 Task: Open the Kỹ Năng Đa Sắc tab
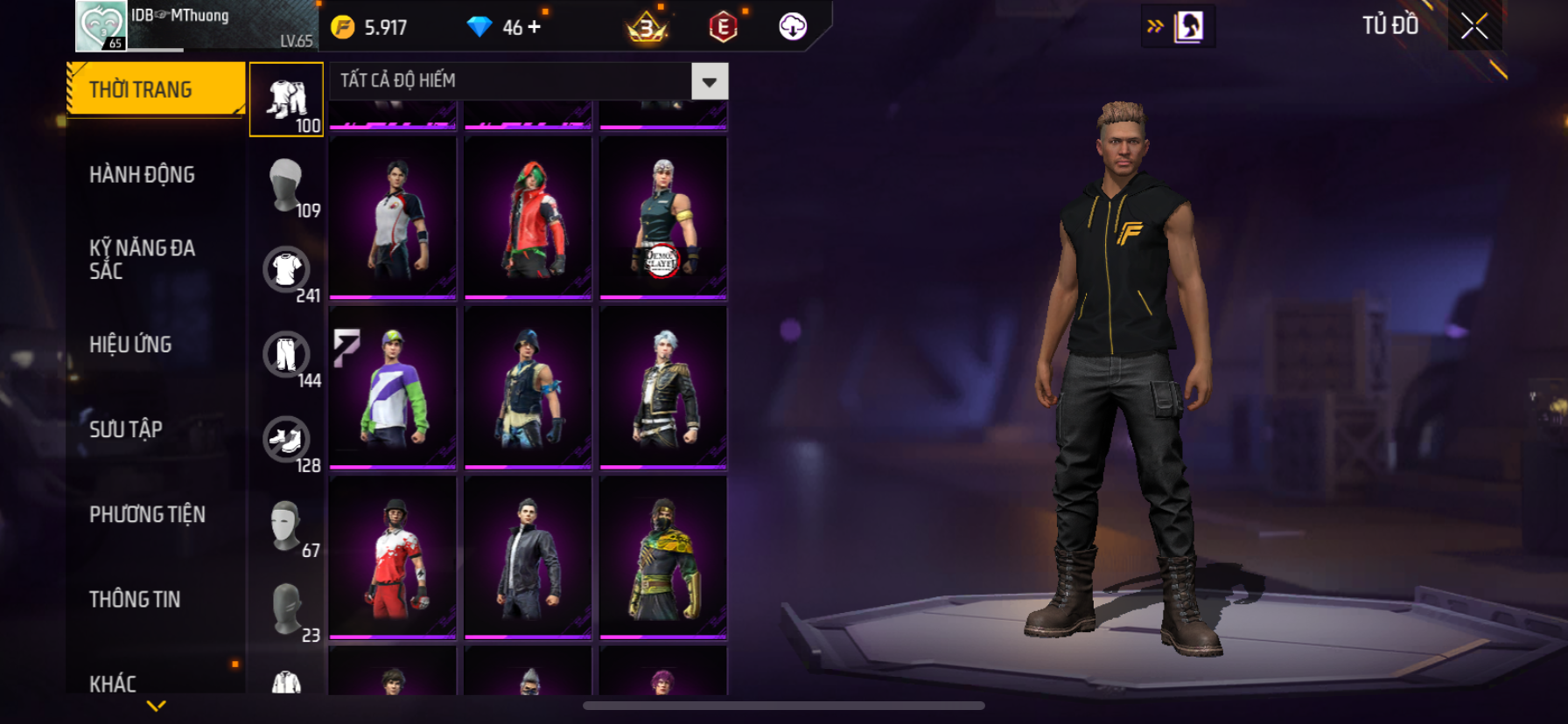pos(142,260)
